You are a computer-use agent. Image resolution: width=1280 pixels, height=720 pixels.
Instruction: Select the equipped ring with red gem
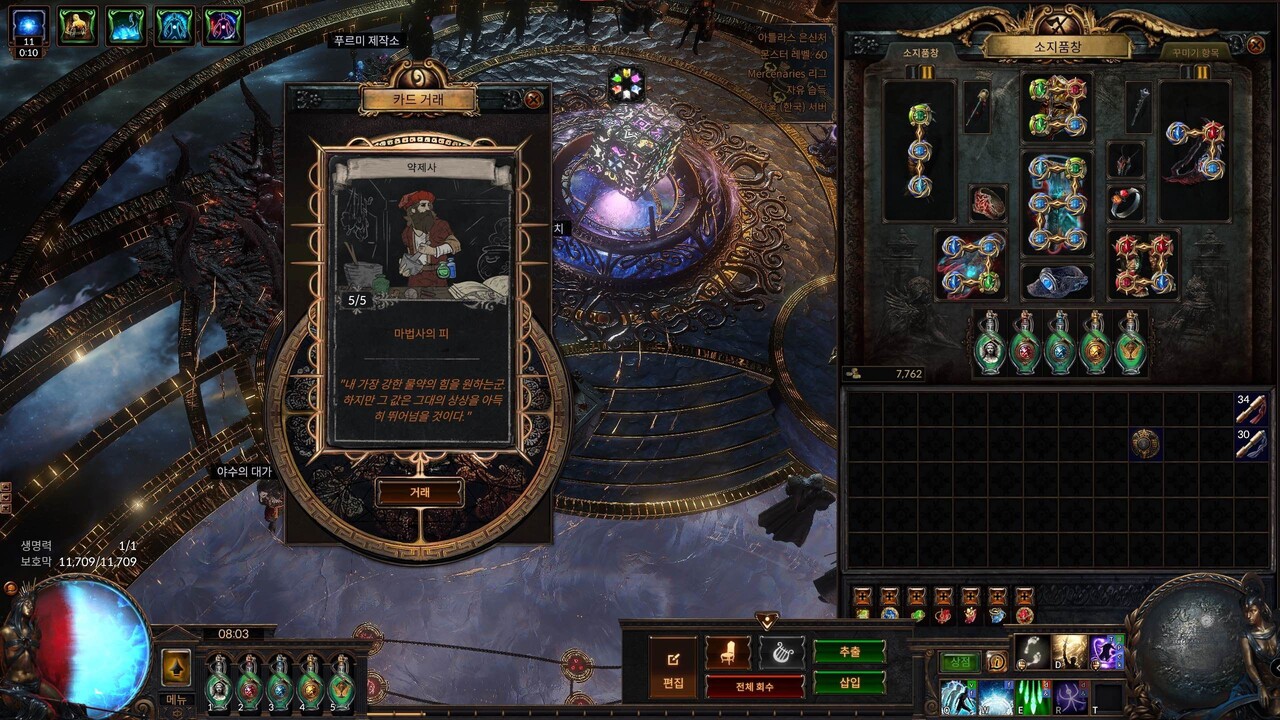click(1126, 203)
